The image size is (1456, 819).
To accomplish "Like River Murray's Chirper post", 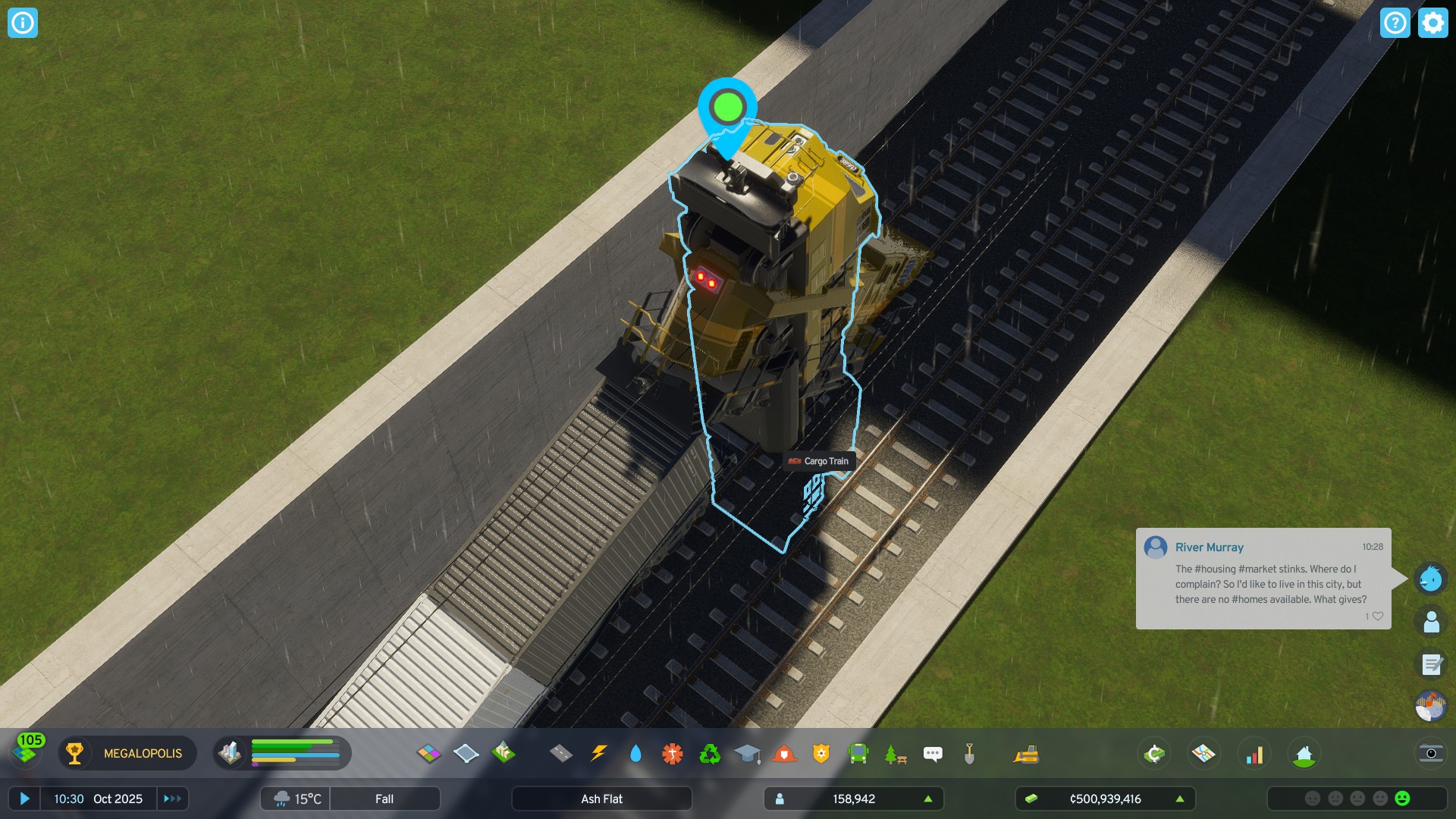I will pyautogui.click(x=1379, y=616).
